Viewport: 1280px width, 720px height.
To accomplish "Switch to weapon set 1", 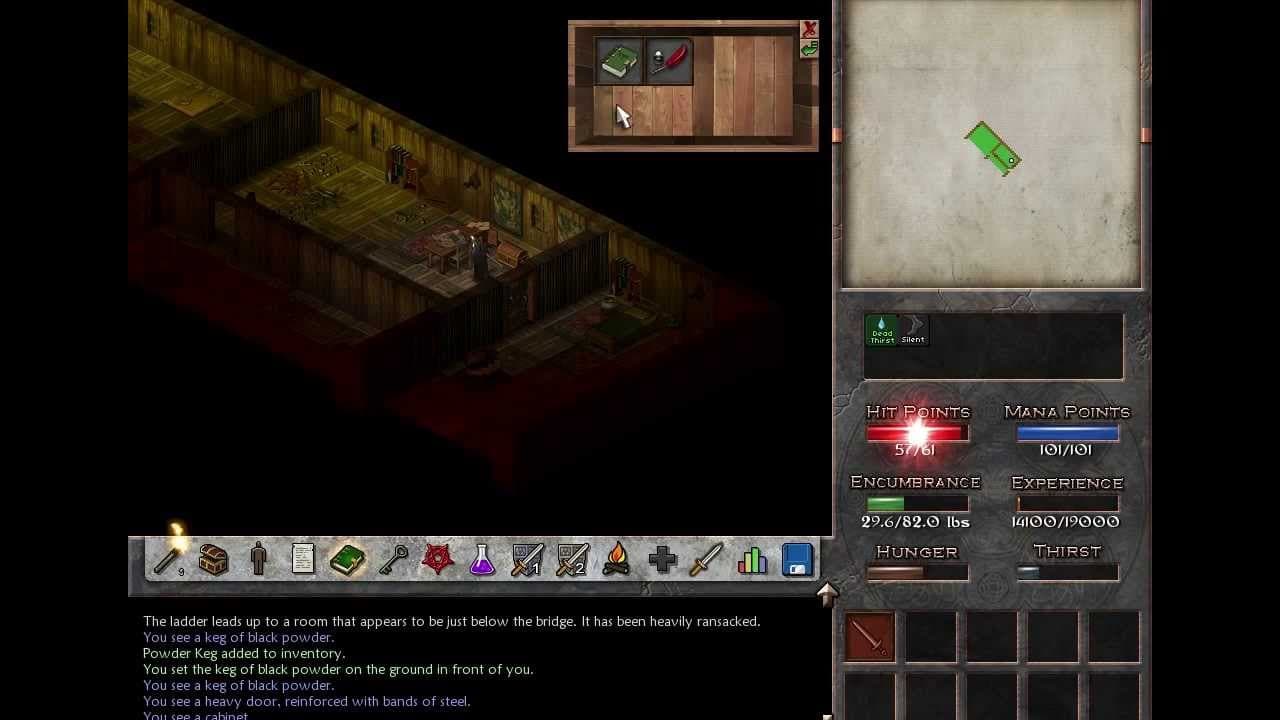I will pyautogui.click(x=528, y=560).
